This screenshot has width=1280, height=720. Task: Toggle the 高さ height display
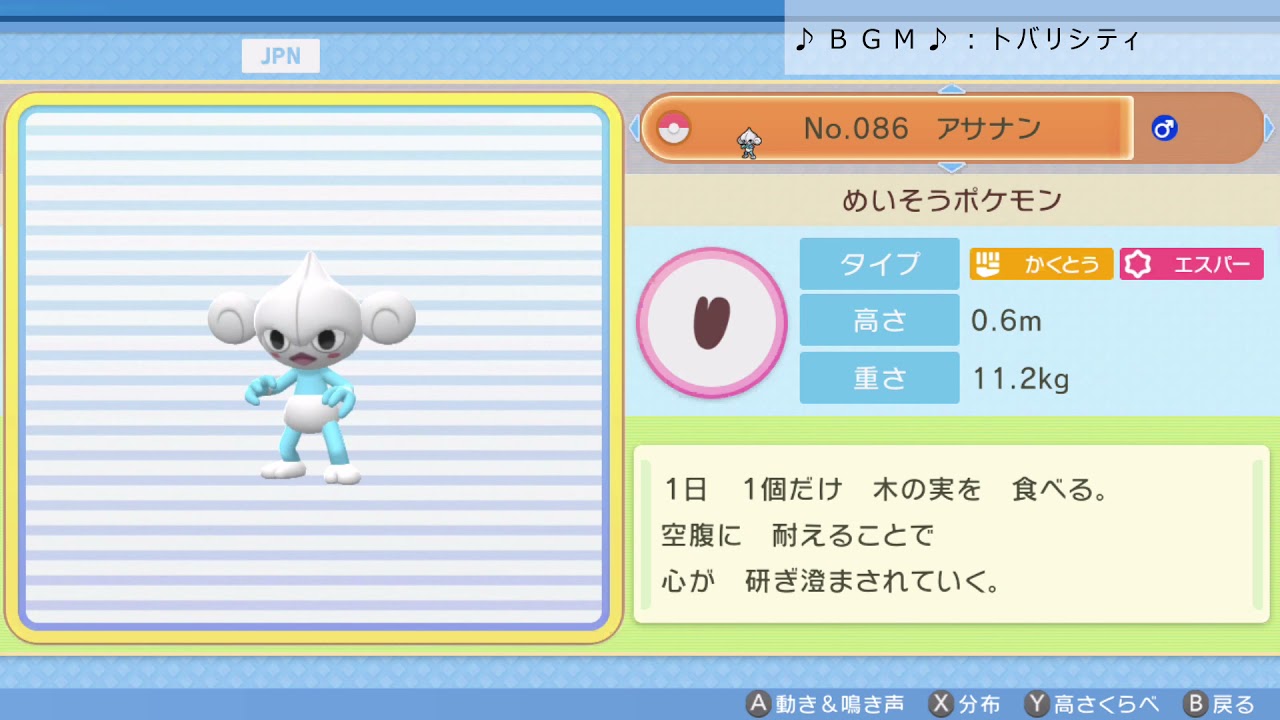click(879, 321)
